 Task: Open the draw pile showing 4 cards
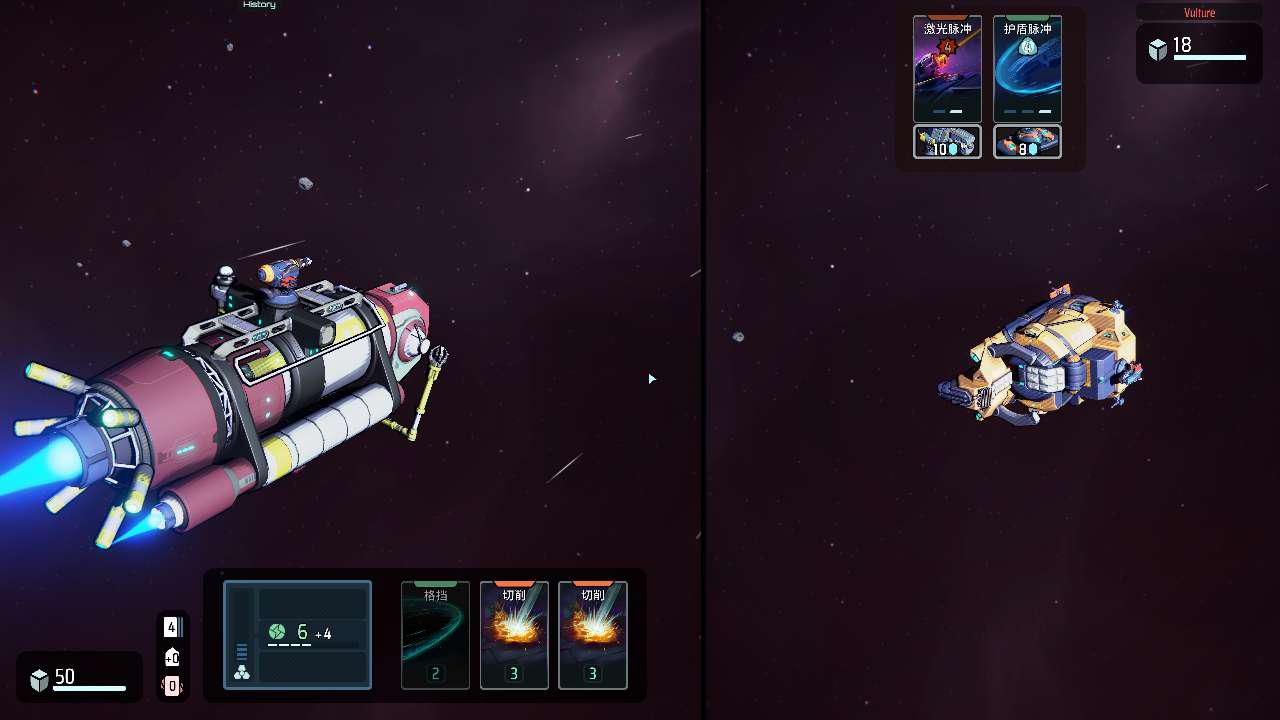[172, 627]
